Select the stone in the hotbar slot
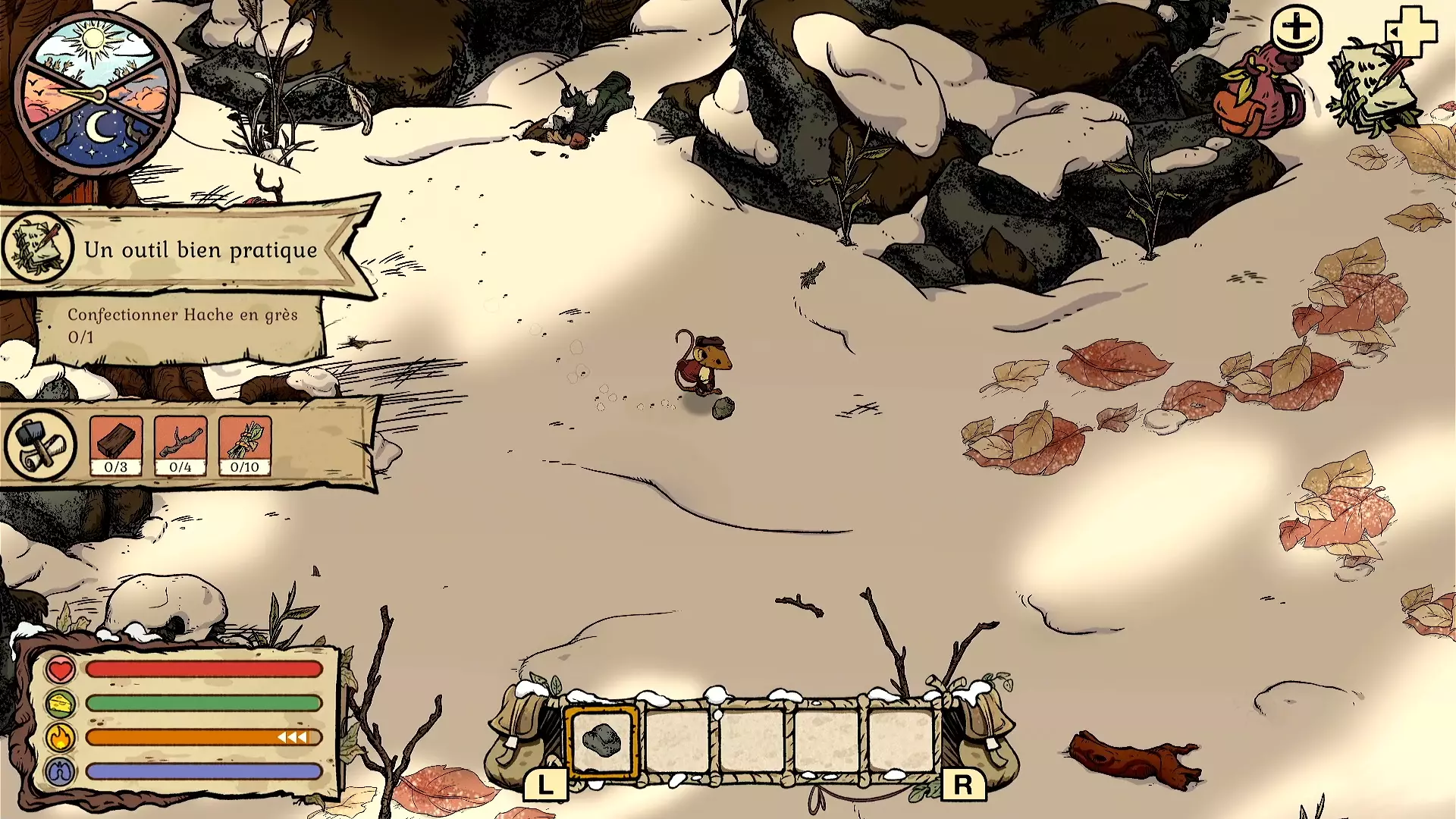1456x819 pixels. click(602, 741)
